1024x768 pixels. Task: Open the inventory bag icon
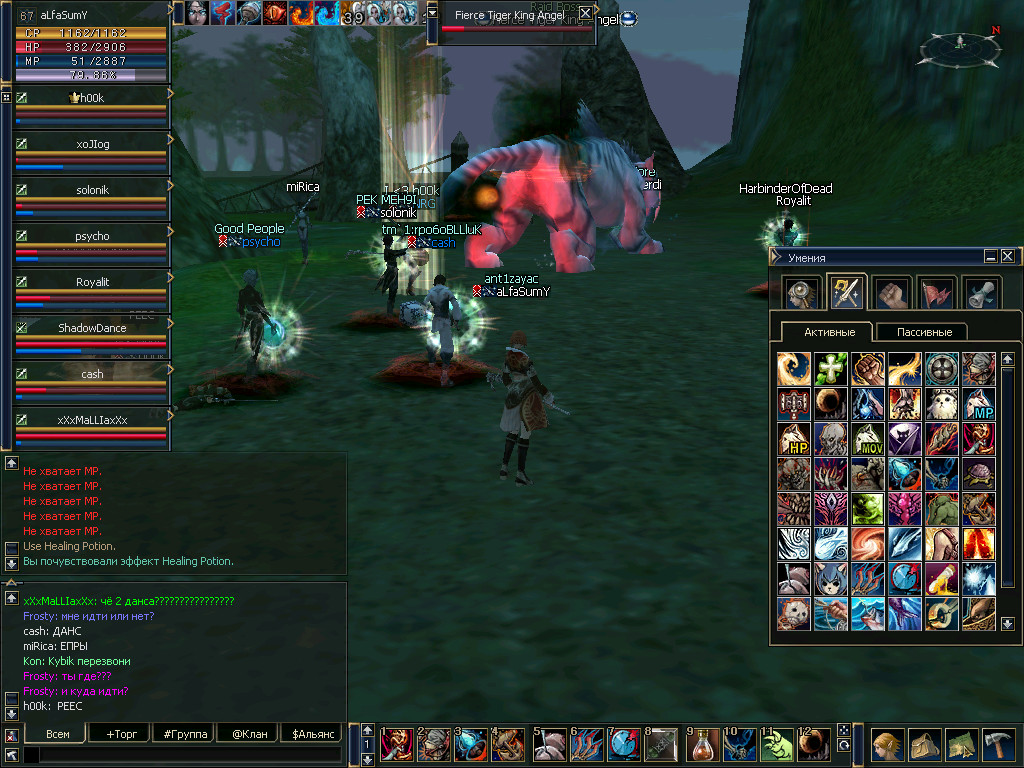pos(924,745)
